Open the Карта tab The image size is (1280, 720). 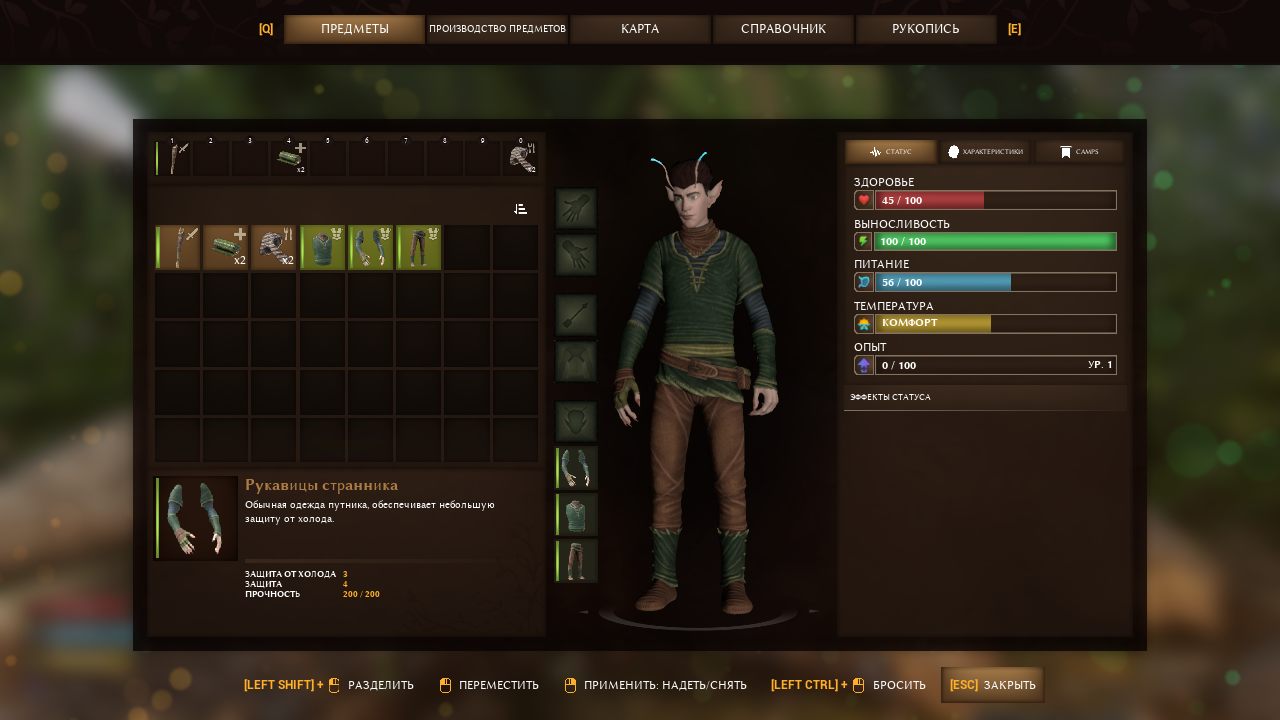click(x=640, y=29)
